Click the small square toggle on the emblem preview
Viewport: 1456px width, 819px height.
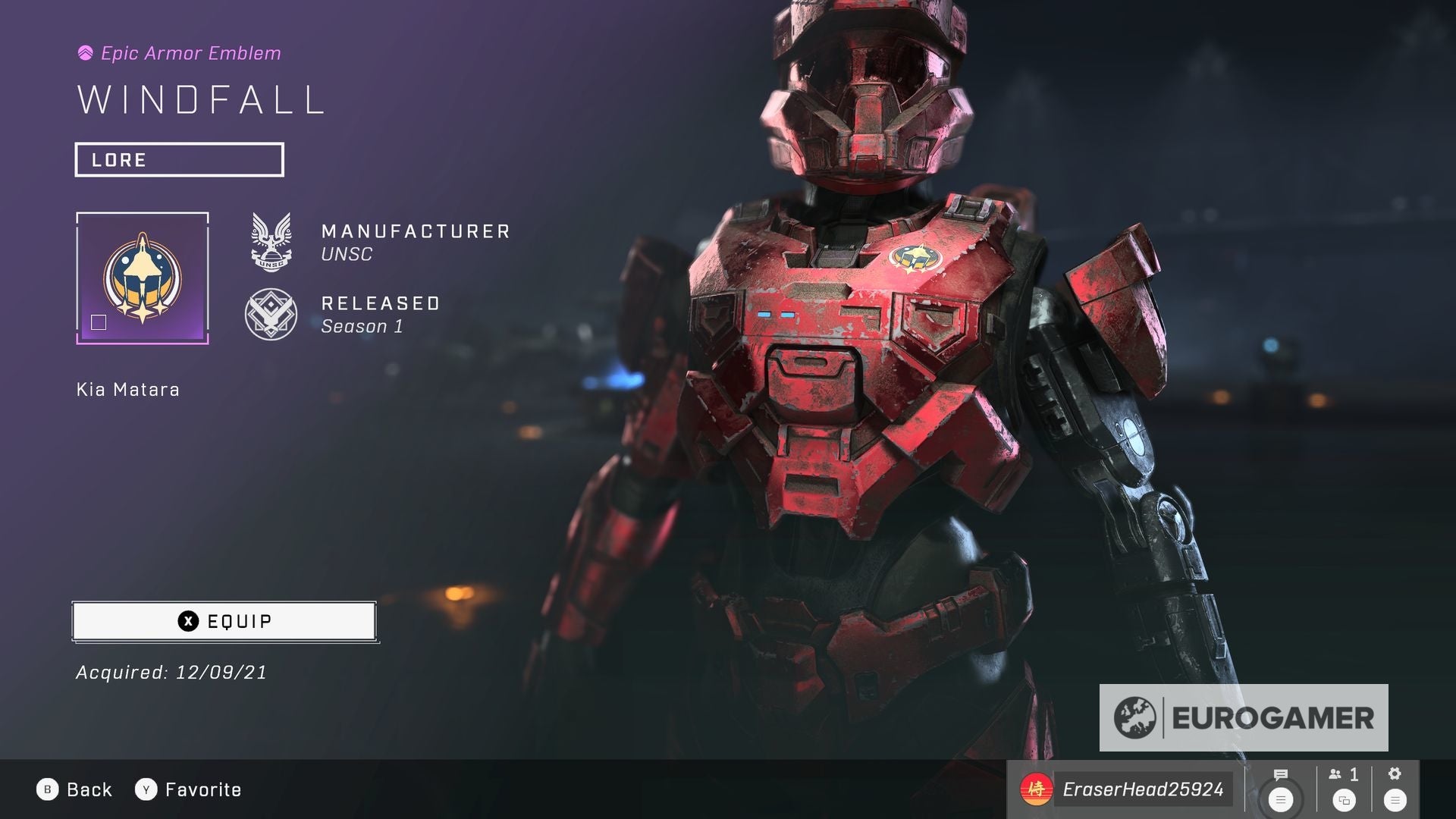(x=99, y=323)
